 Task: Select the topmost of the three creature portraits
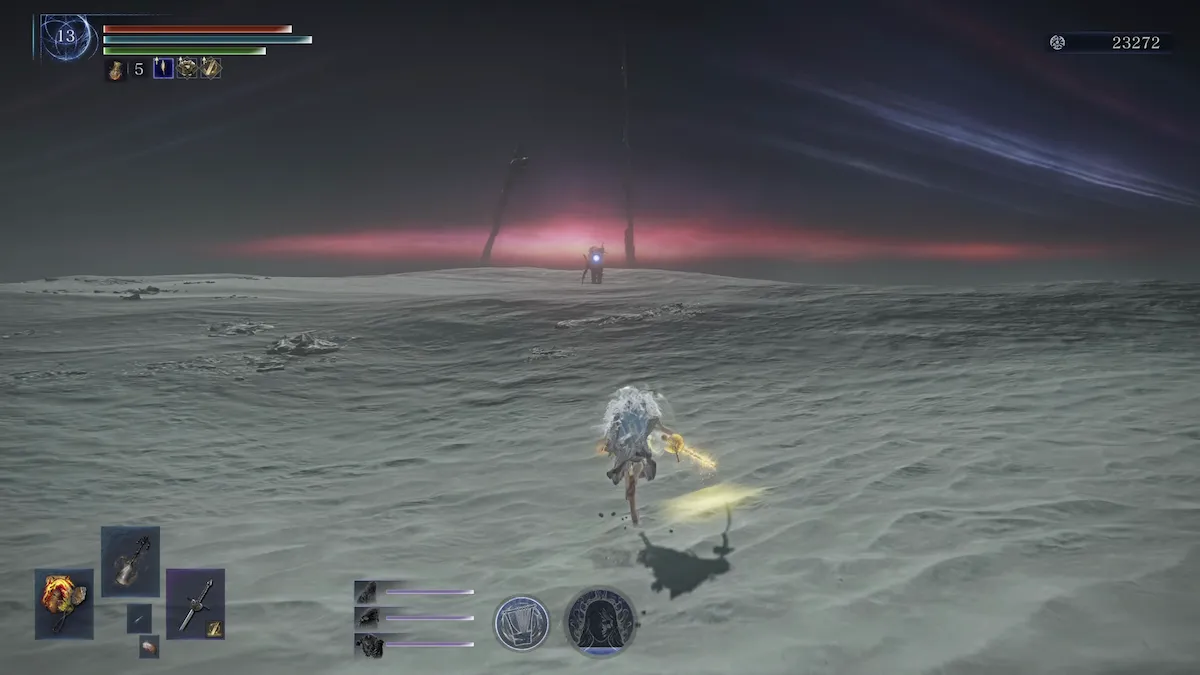point(366,592)
